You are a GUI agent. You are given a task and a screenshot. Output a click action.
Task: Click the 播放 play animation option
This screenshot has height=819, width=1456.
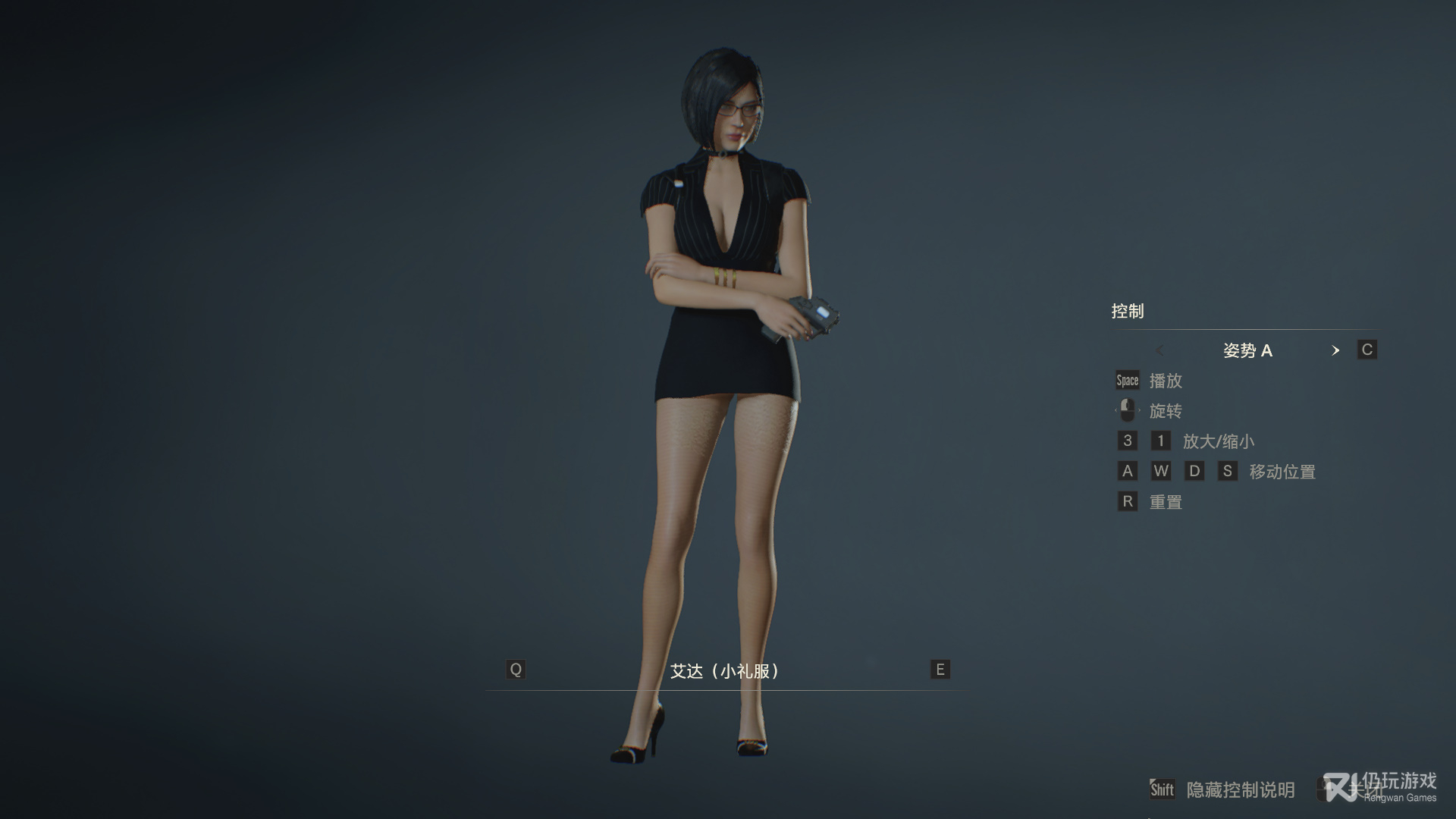(1165, 381)
